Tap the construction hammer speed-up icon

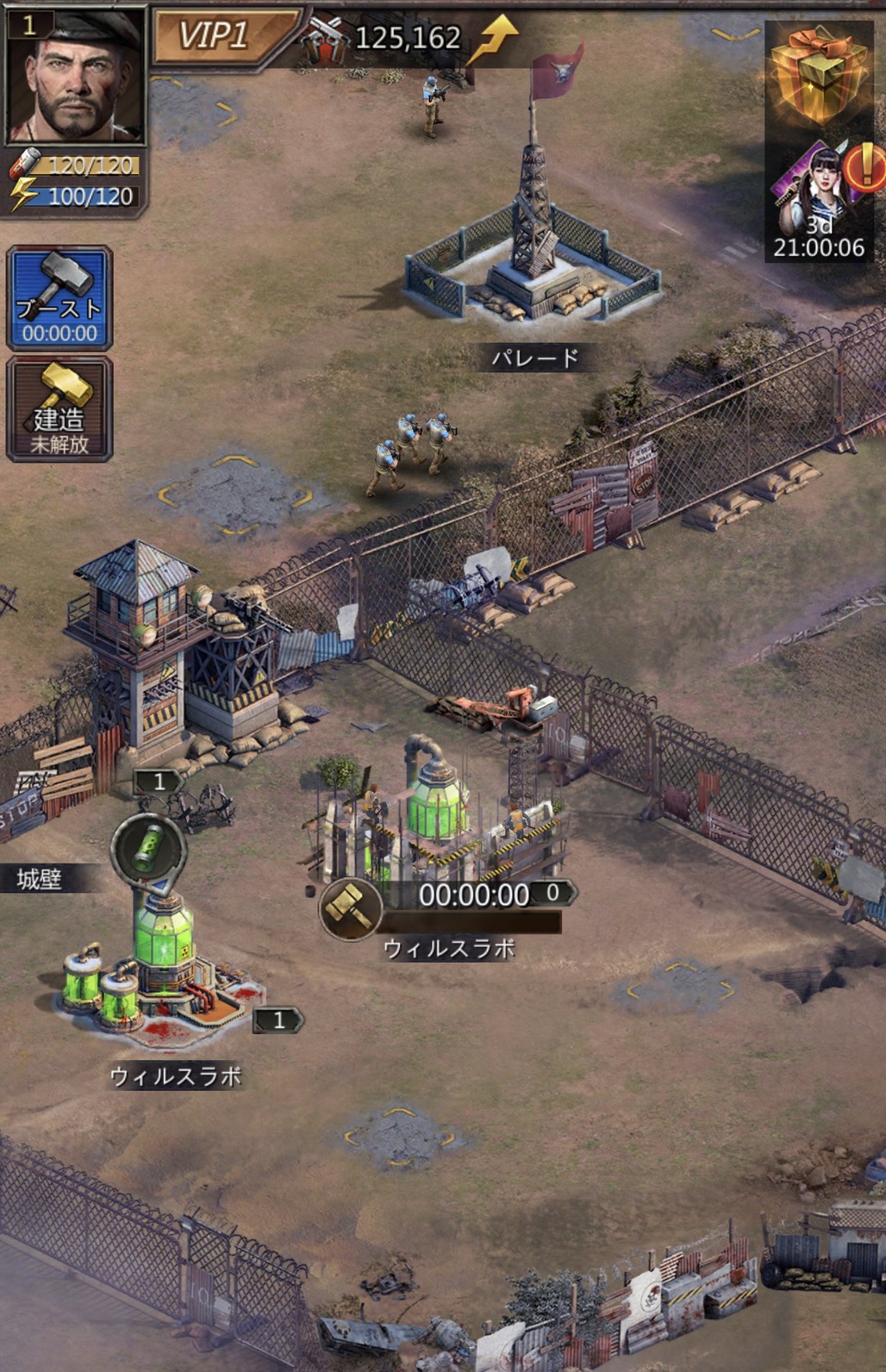[351, 908]
